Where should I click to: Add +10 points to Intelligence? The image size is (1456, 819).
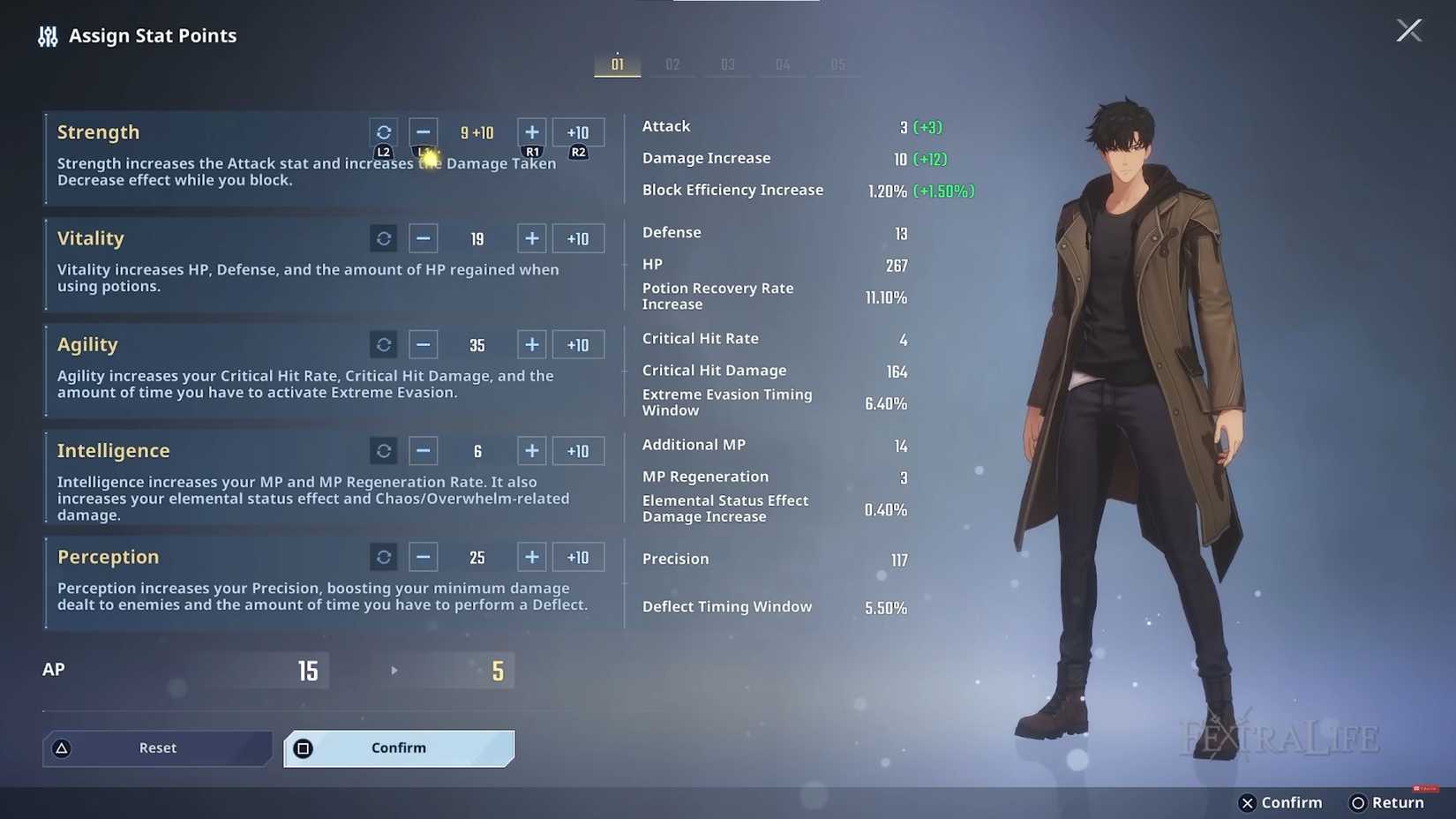click(578, 451)
